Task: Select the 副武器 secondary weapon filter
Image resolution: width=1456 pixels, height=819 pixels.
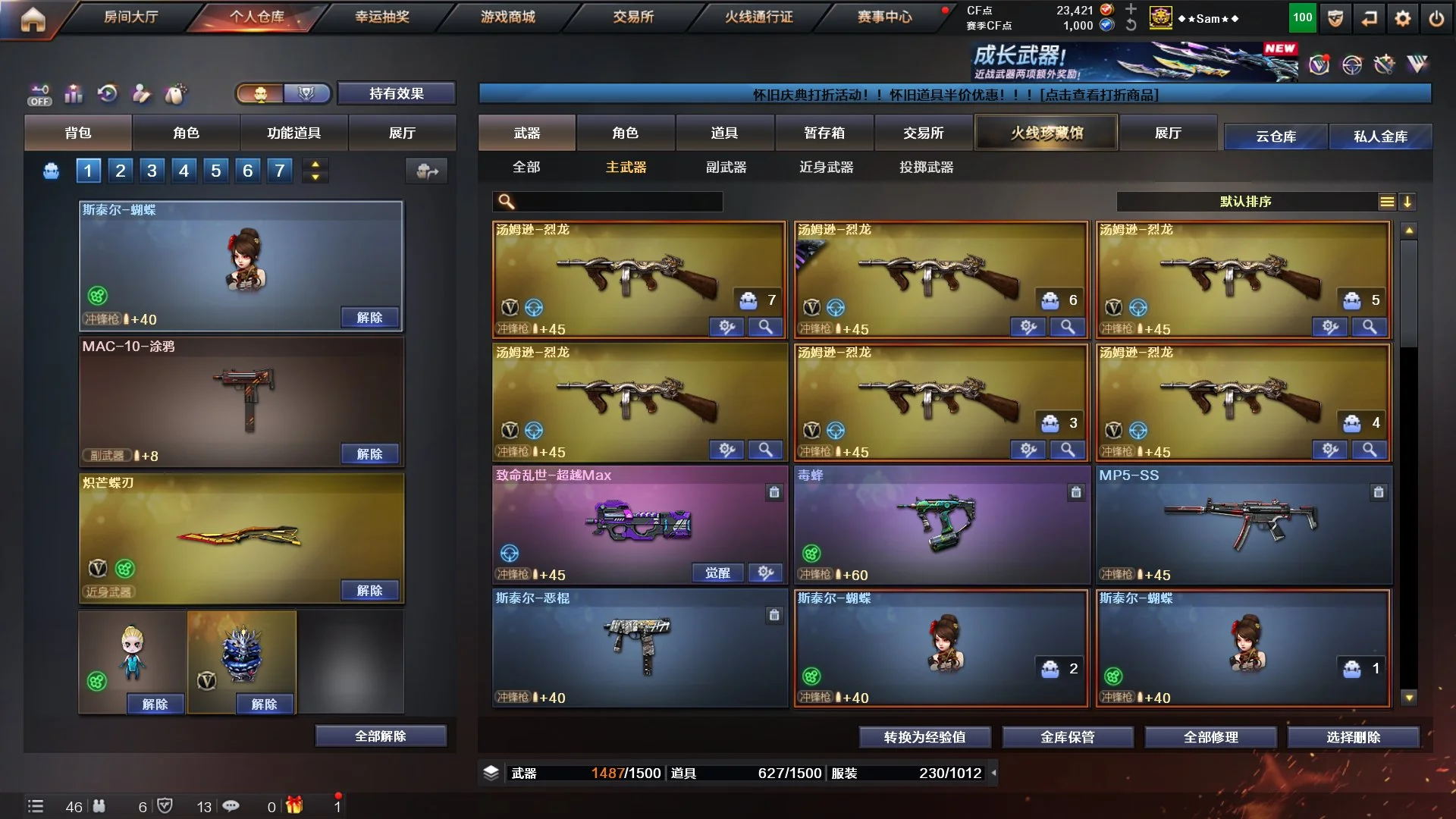Action: tap(726, 167)
